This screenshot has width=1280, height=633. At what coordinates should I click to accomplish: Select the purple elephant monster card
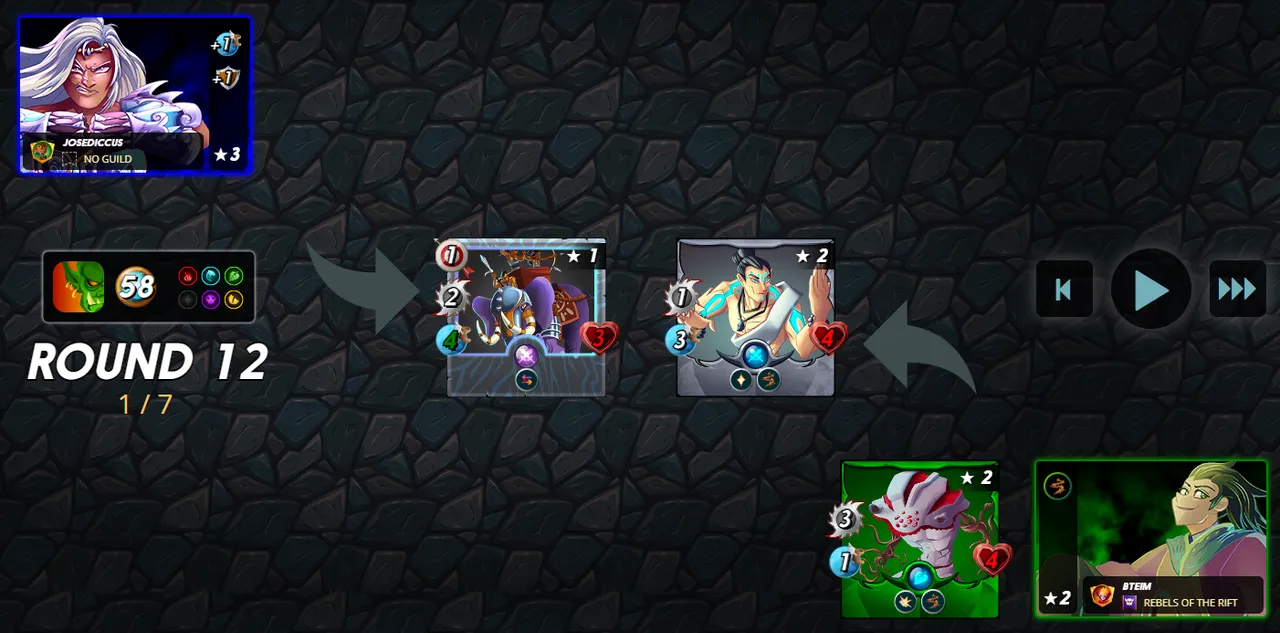[526, 317]
